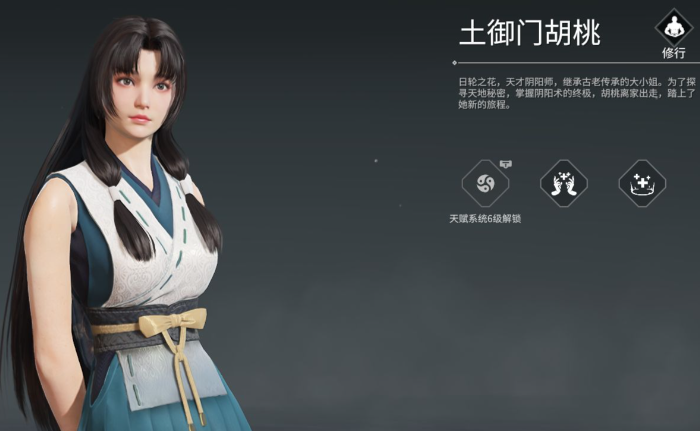Choose the sparkling hands skill icon

click(563, 184)
